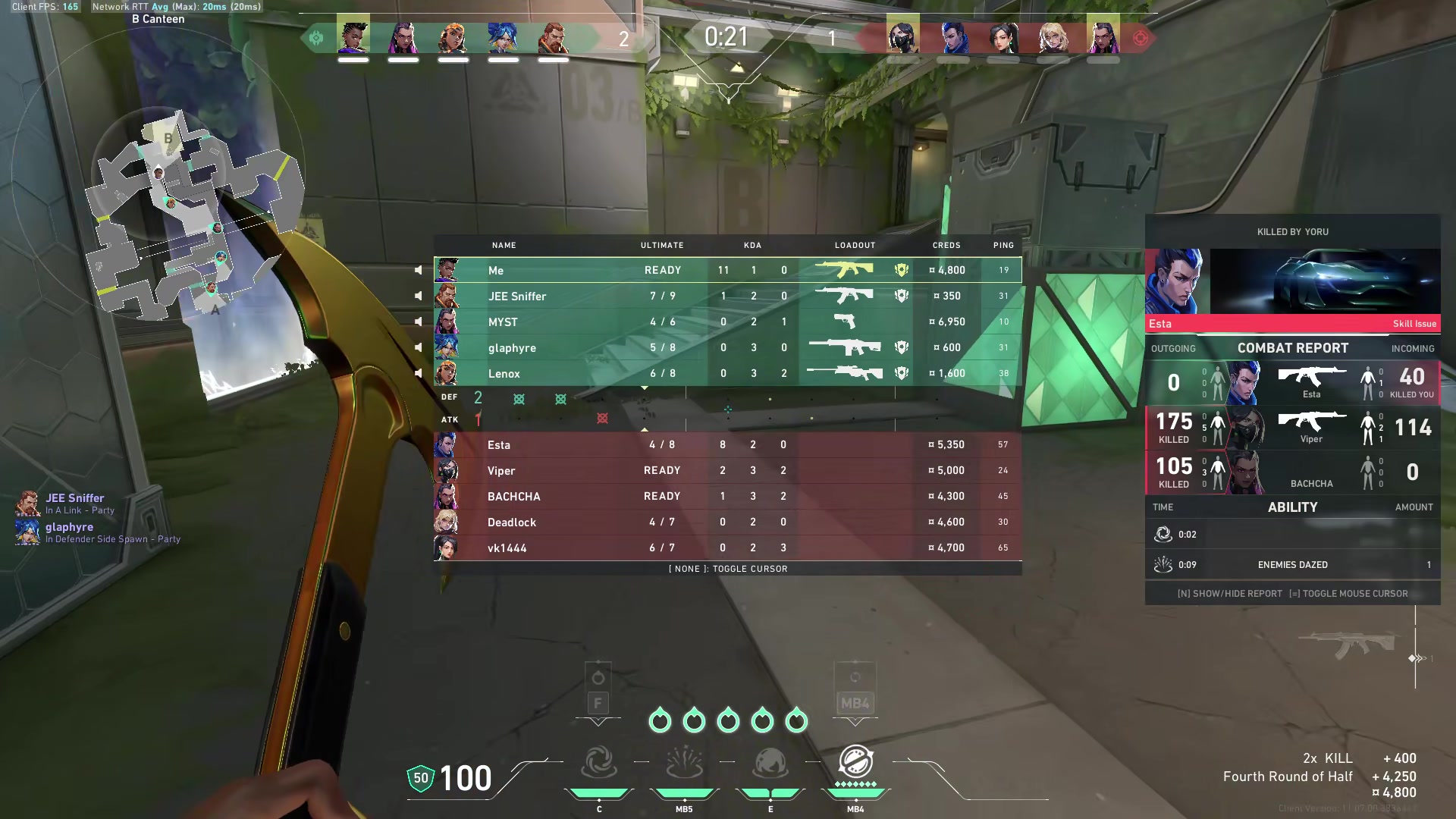The image size is (1456, 819).
Task: Click glaphyre's scoreboard row
Action: tap(726, 347)
